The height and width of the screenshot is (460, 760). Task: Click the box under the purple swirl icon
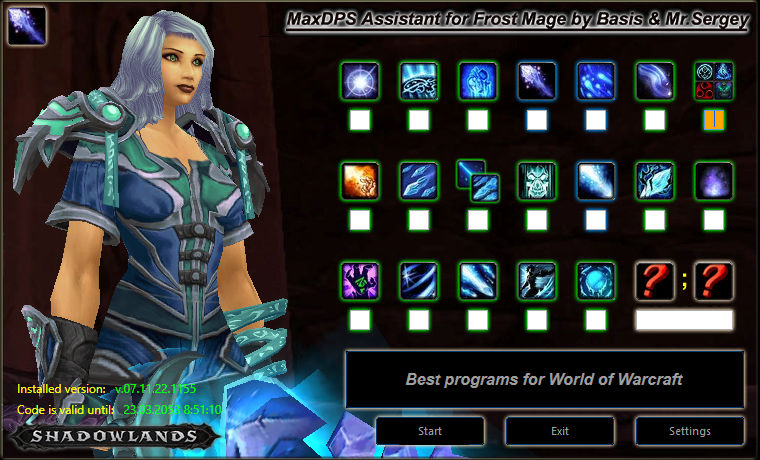coord(714,220)
